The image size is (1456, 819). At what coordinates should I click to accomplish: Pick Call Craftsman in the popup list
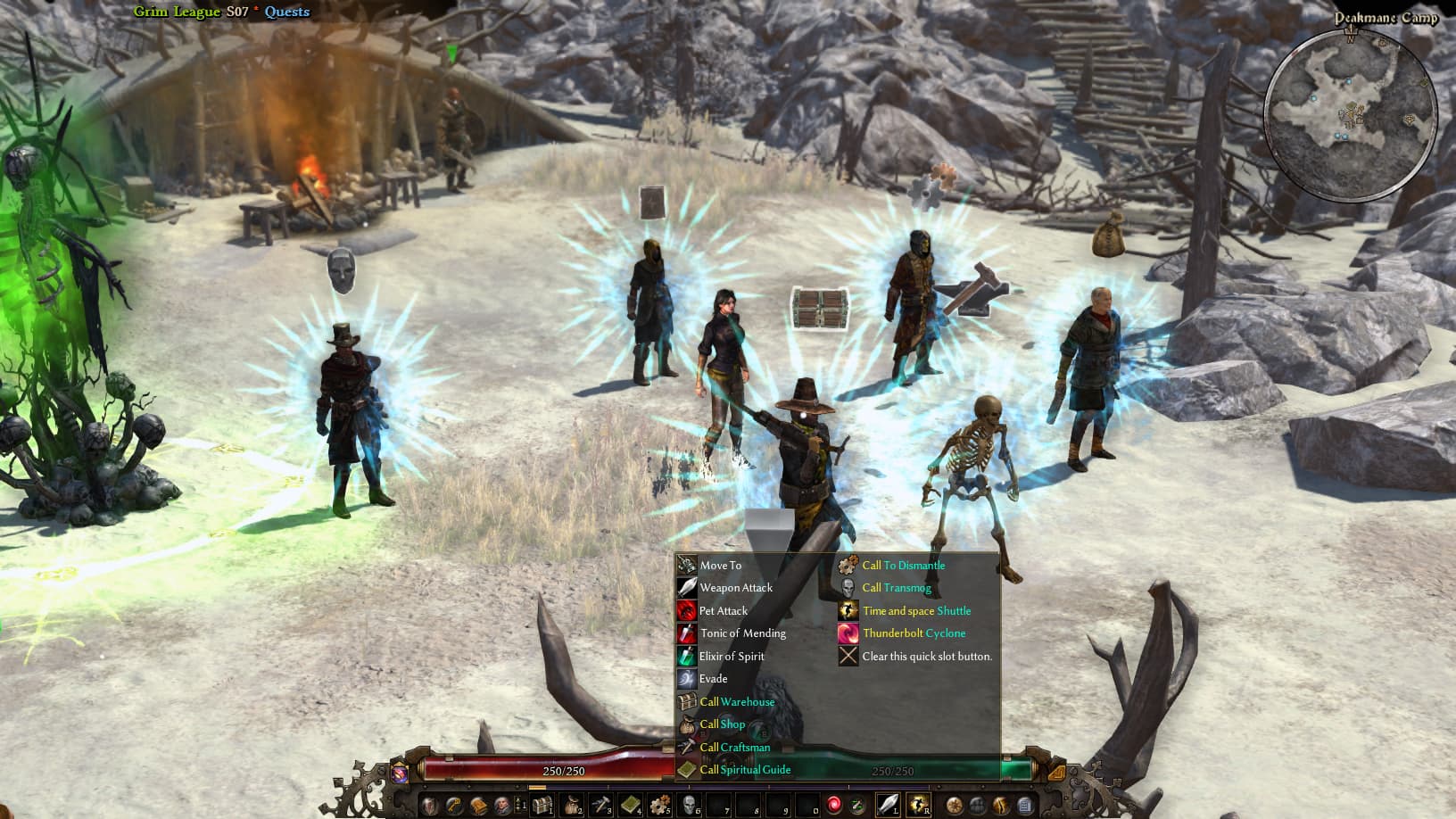[x=733, y=748]
